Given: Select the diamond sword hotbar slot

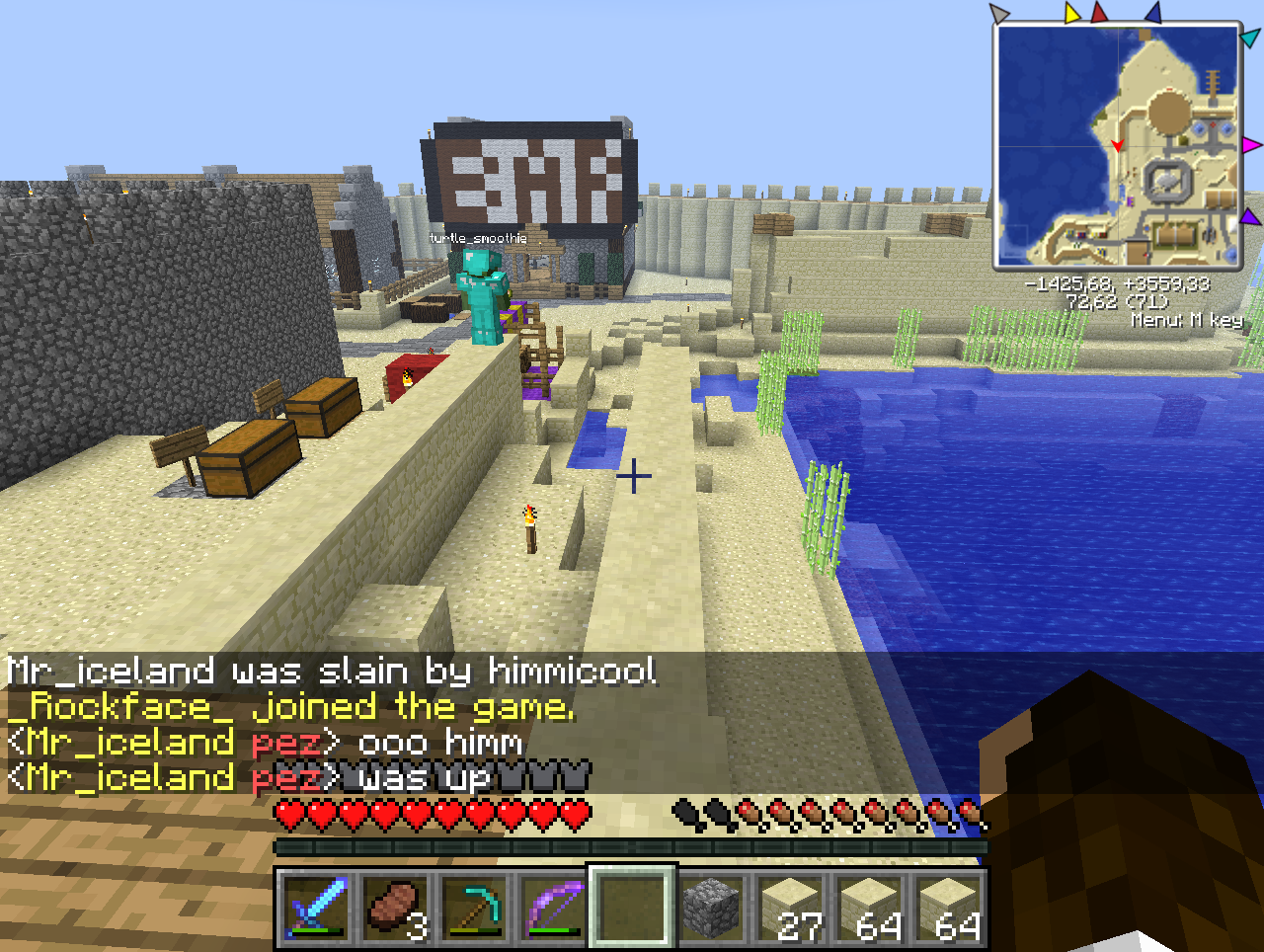Looking at the screenshot, I should point(314,907).
